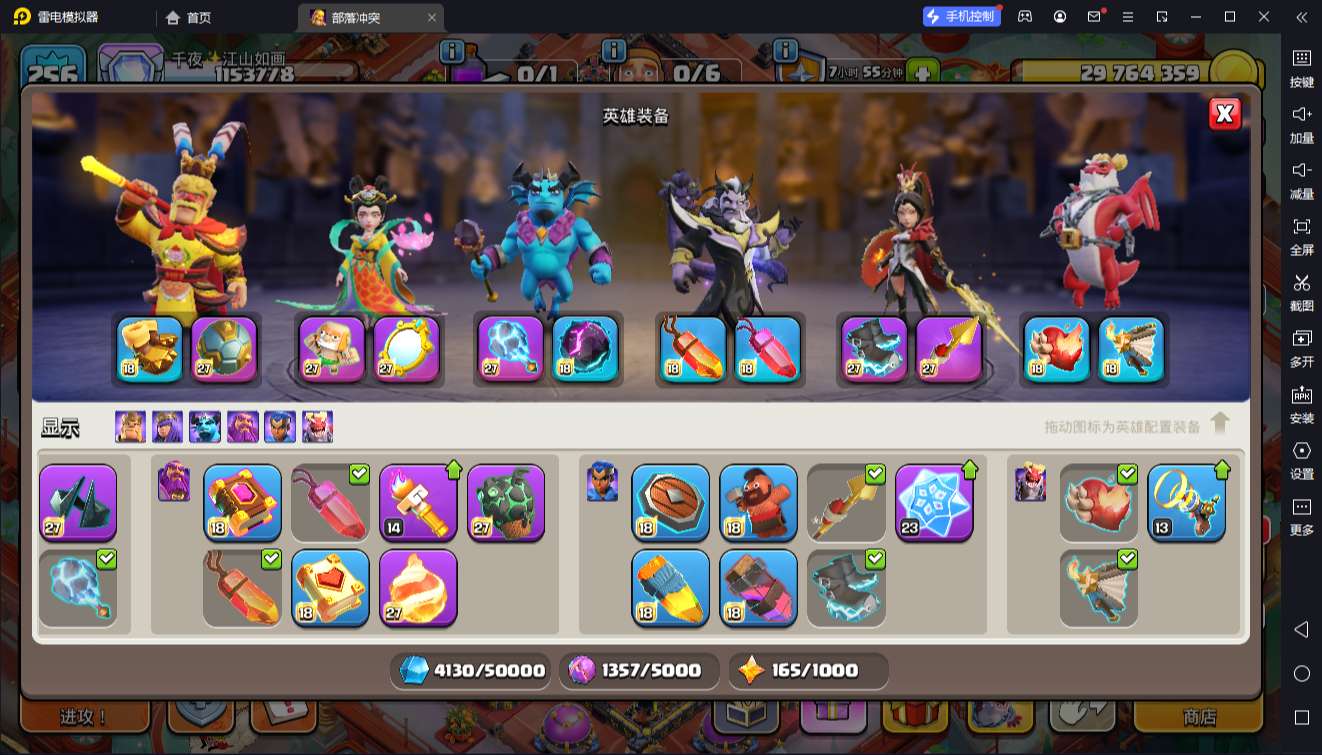Close the hero equipment window
Screen dimensions: 1322x755
1225,114
